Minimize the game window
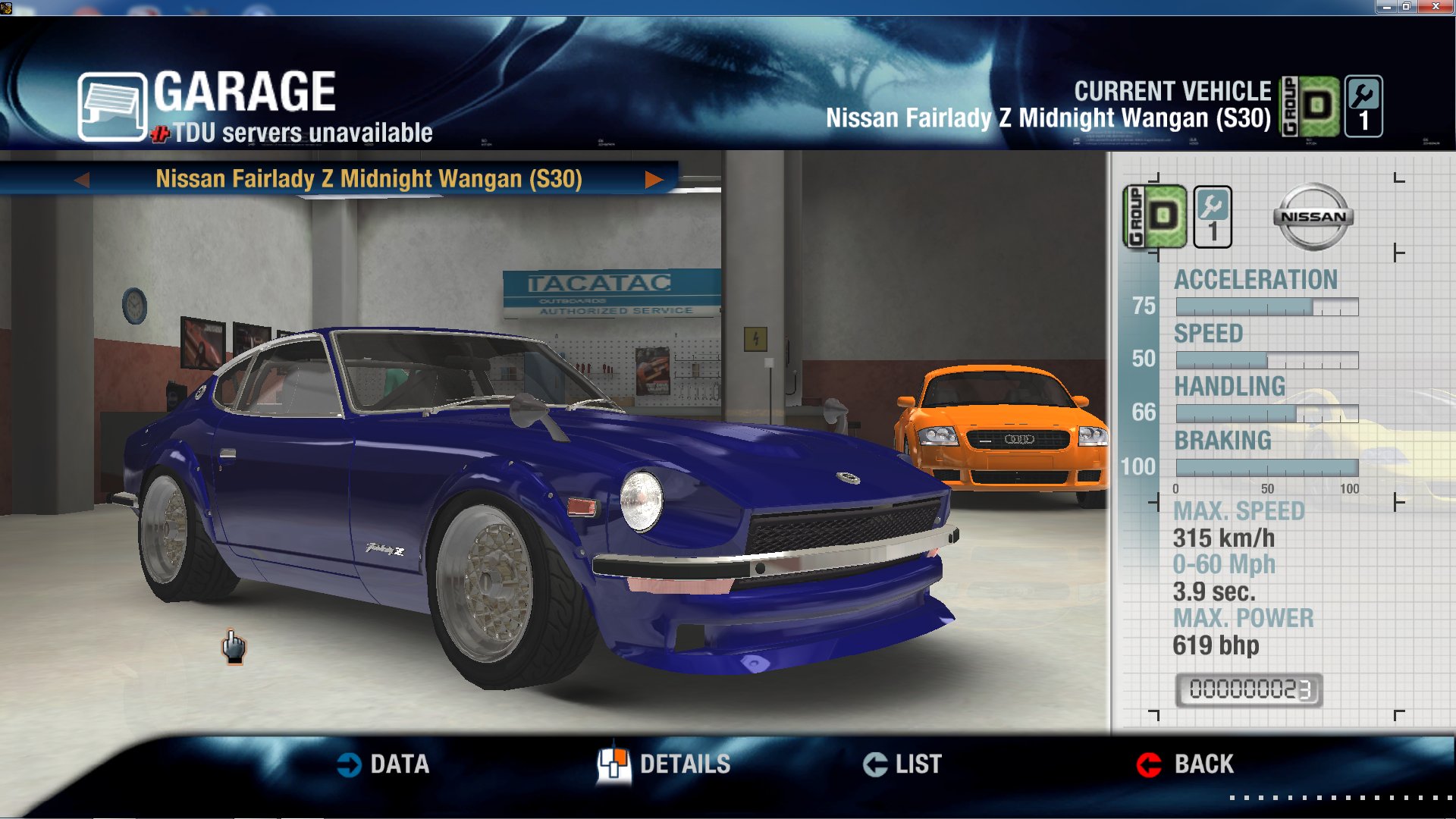 pos(1385,7)
